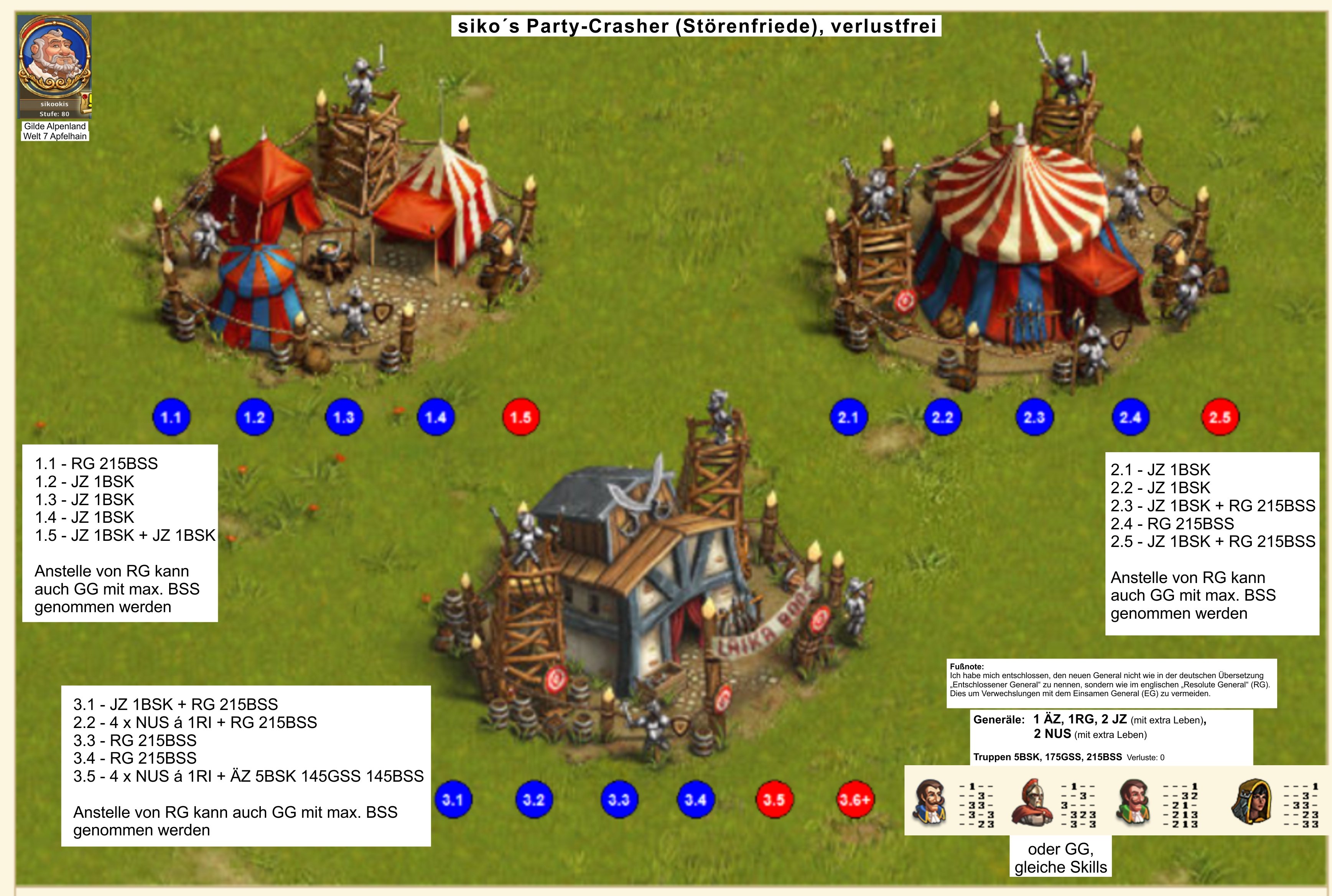The image size is (1332, 896).
Task: Choose the blue 1.2 marker
Action: click(x=254, y=417)
